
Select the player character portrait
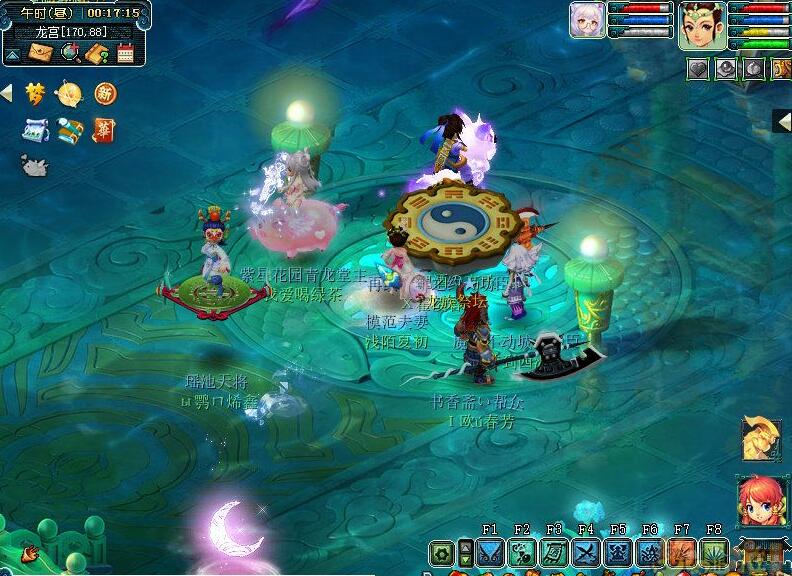tap(702, 25)
